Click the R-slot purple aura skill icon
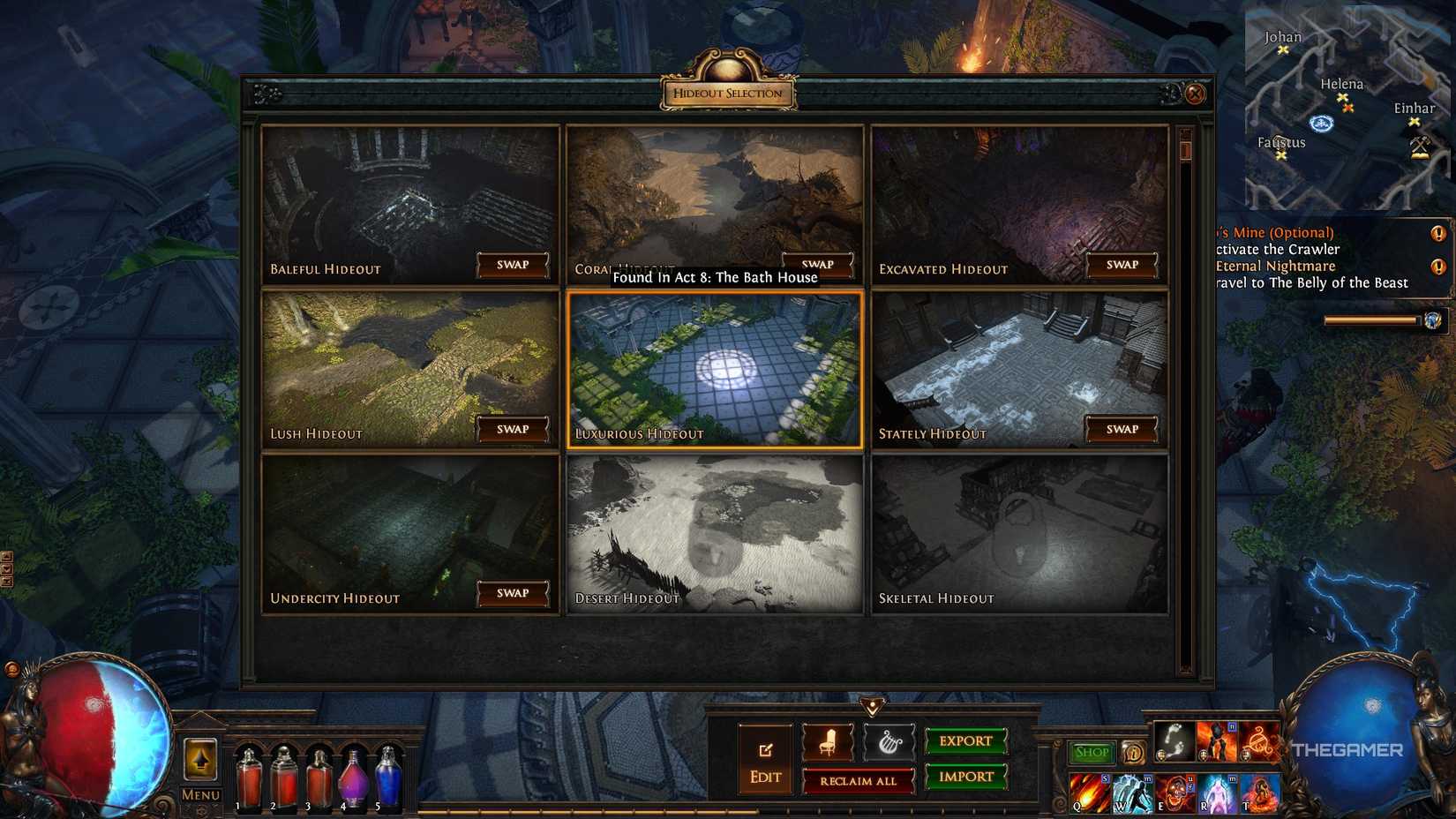 tap(1216, 793)
